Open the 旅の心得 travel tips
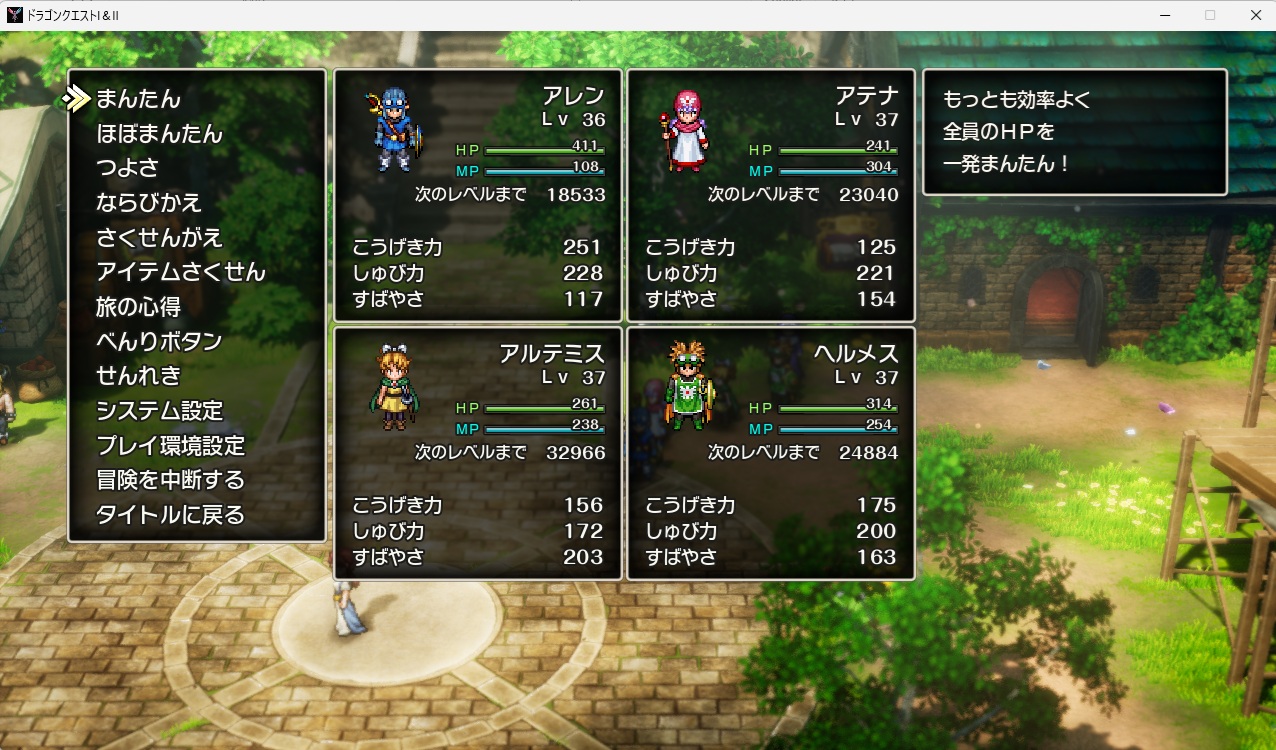1276x750 pixels. (138, 307)
